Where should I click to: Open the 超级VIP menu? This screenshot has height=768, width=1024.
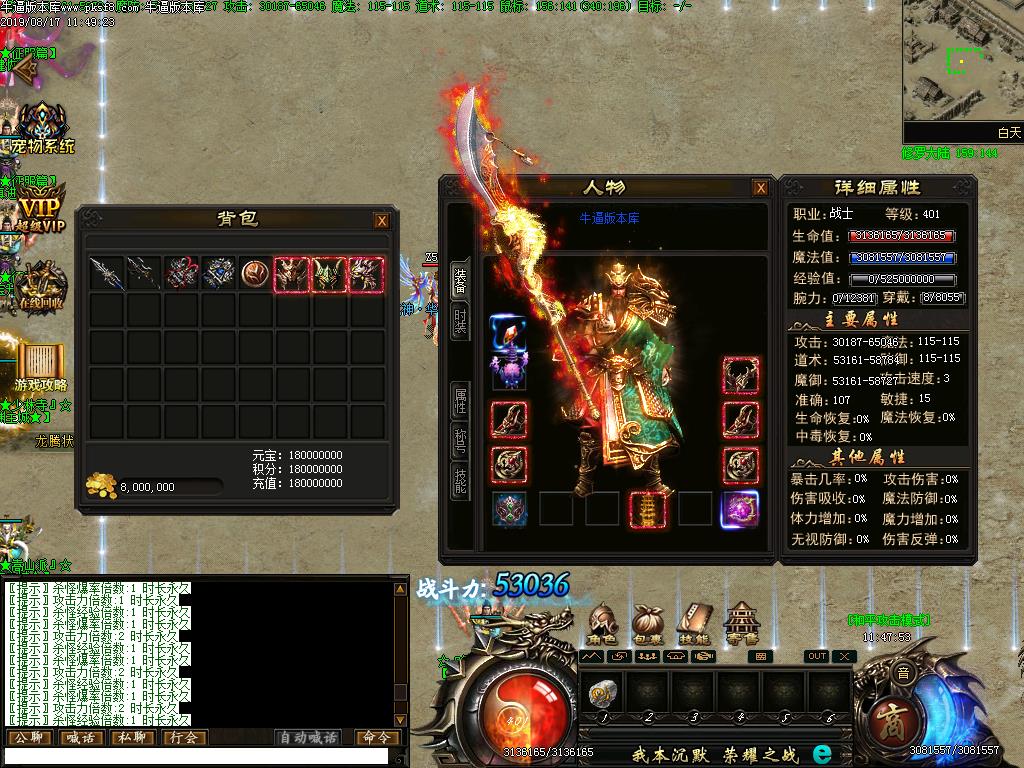tap(40, 210)
